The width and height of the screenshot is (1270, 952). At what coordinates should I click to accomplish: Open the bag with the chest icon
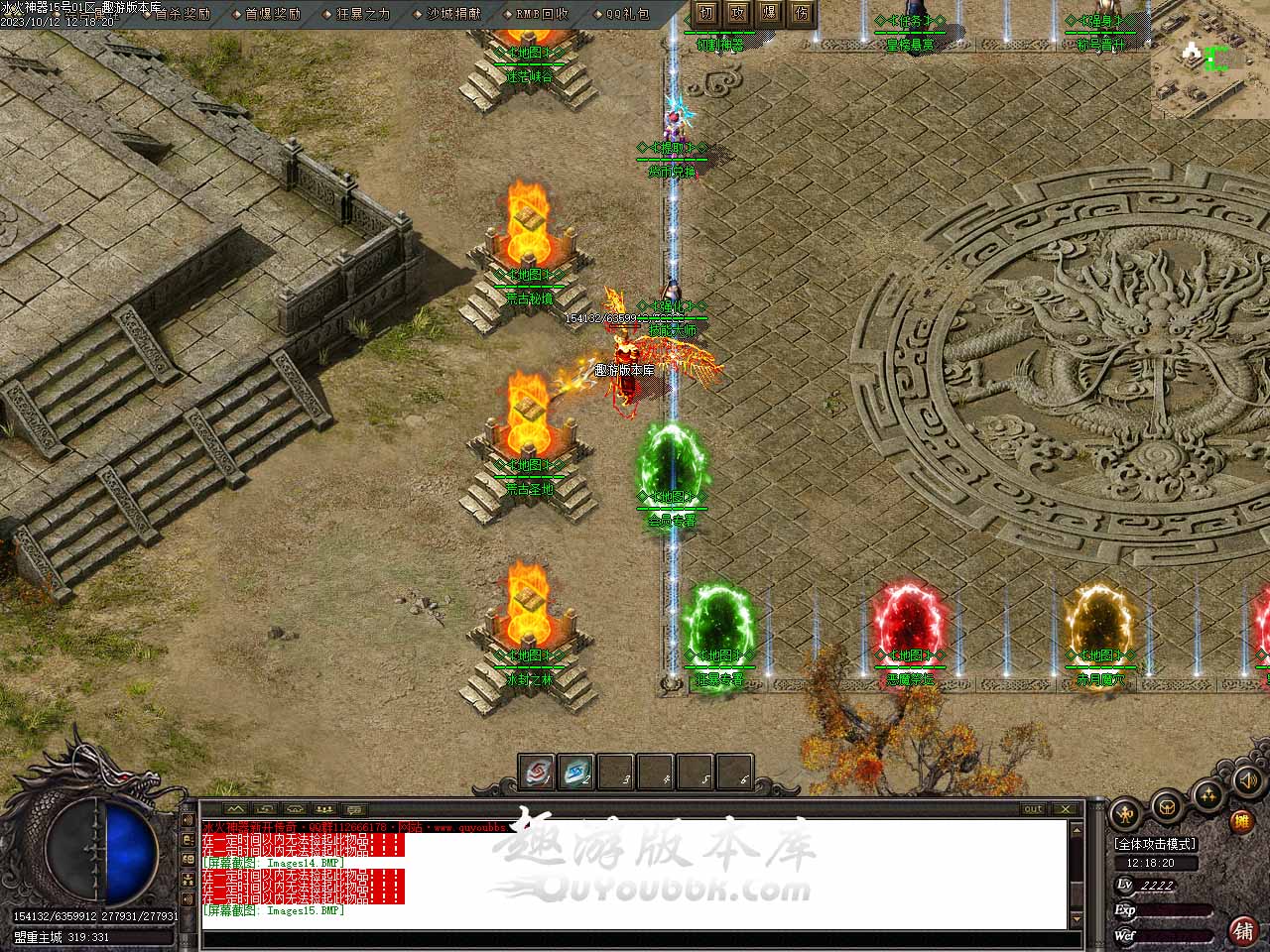[x=1167, y=804]
